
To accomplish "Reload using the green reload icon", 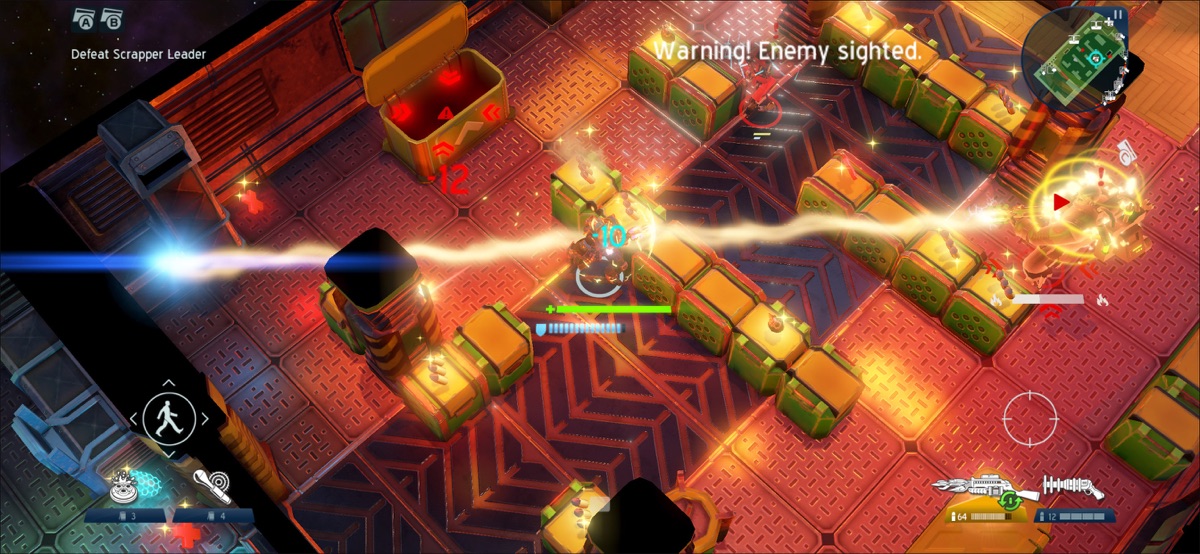I will click(1011, 500).
